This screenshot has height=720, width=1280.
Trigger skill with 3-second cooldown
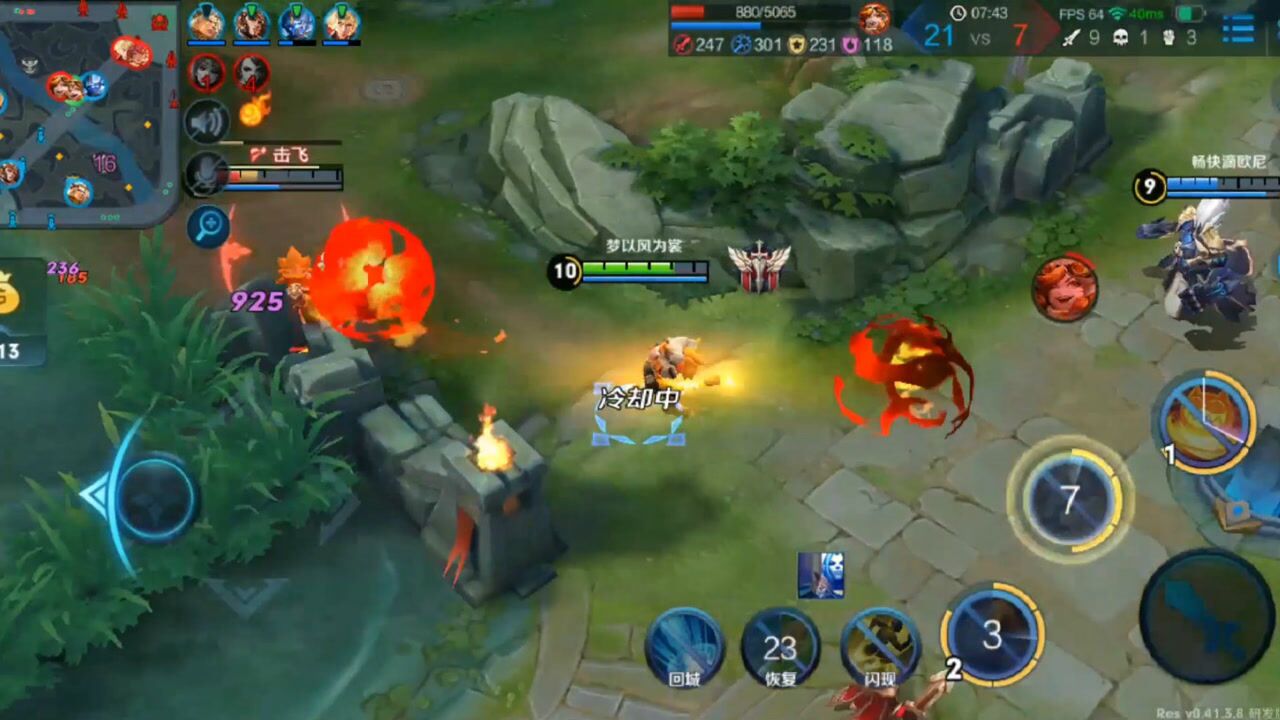coord(992,634)
